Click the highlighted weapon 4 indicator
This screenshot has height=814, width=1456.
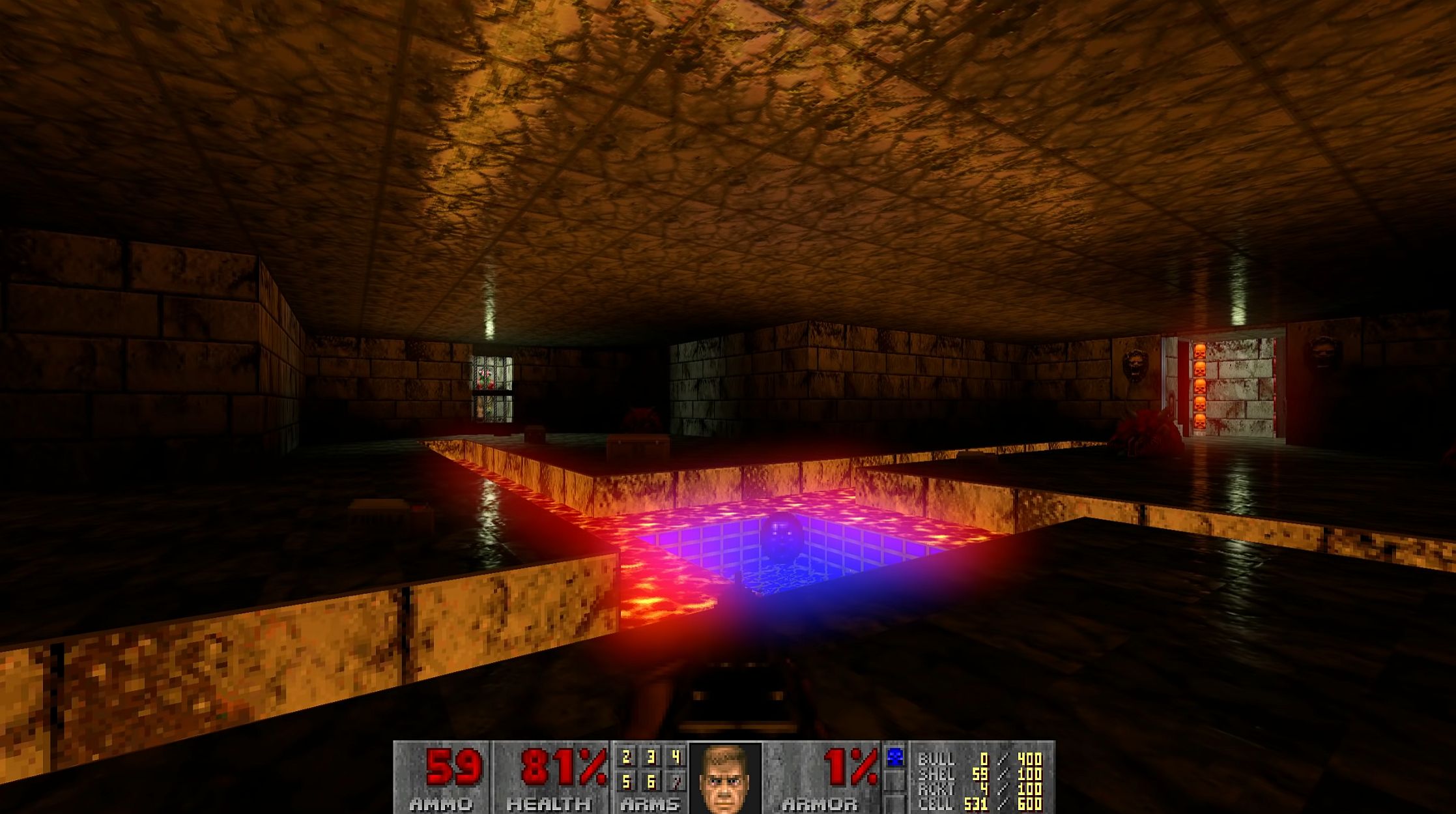tap(676, 756)
